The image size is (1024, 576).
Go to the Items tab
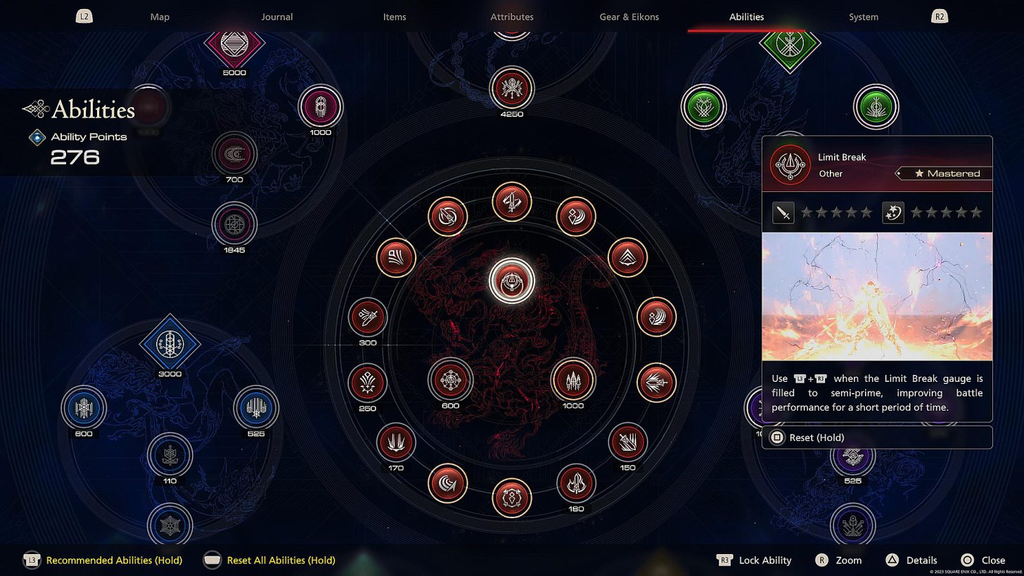(x=394, y=17)
